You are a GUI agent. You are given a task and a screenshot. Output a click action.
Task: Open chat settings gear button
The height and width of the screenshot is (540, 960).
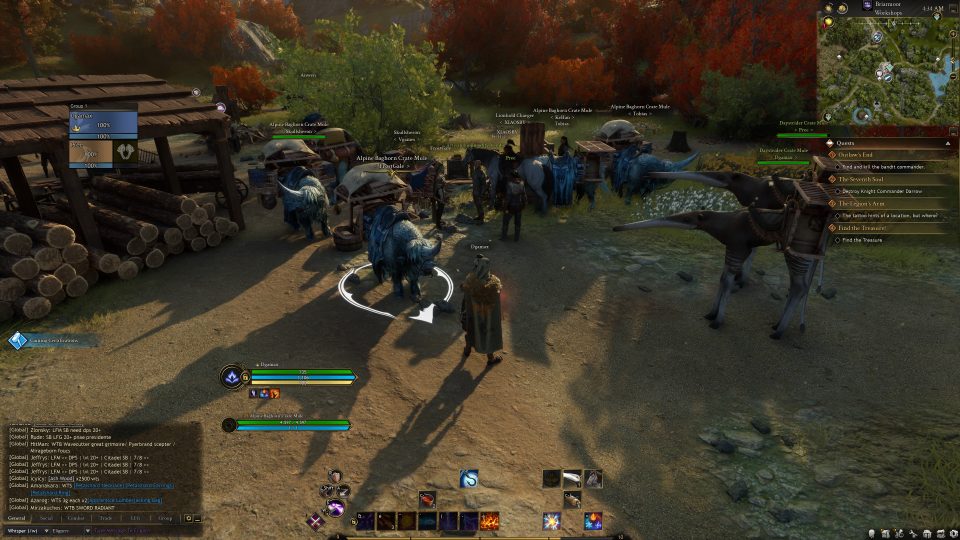[188, 518]
